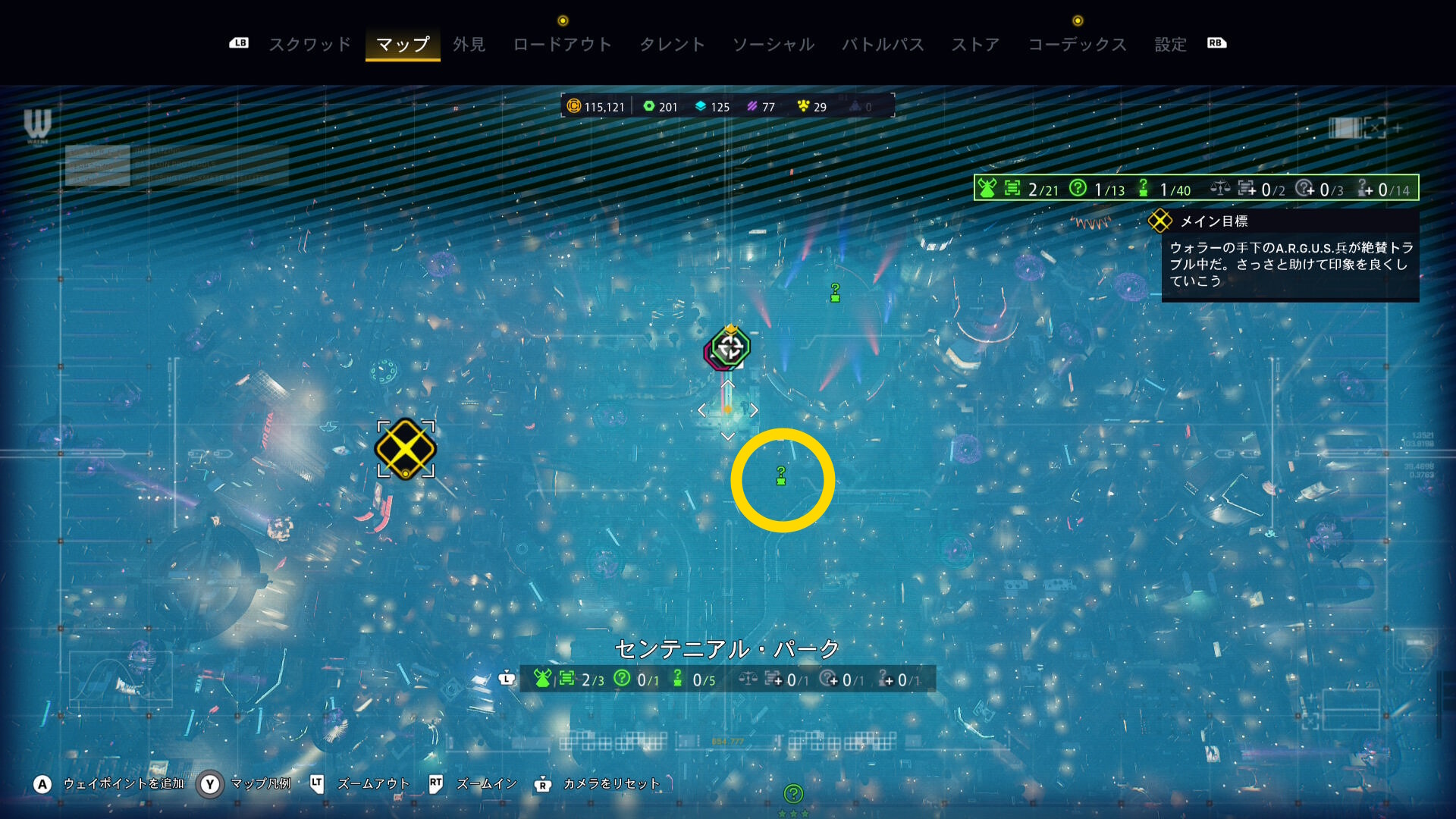Image resolution: width=1456 pixels, height=819 pixels.
Task: Open the 設定 tab
Action: 1170,45
